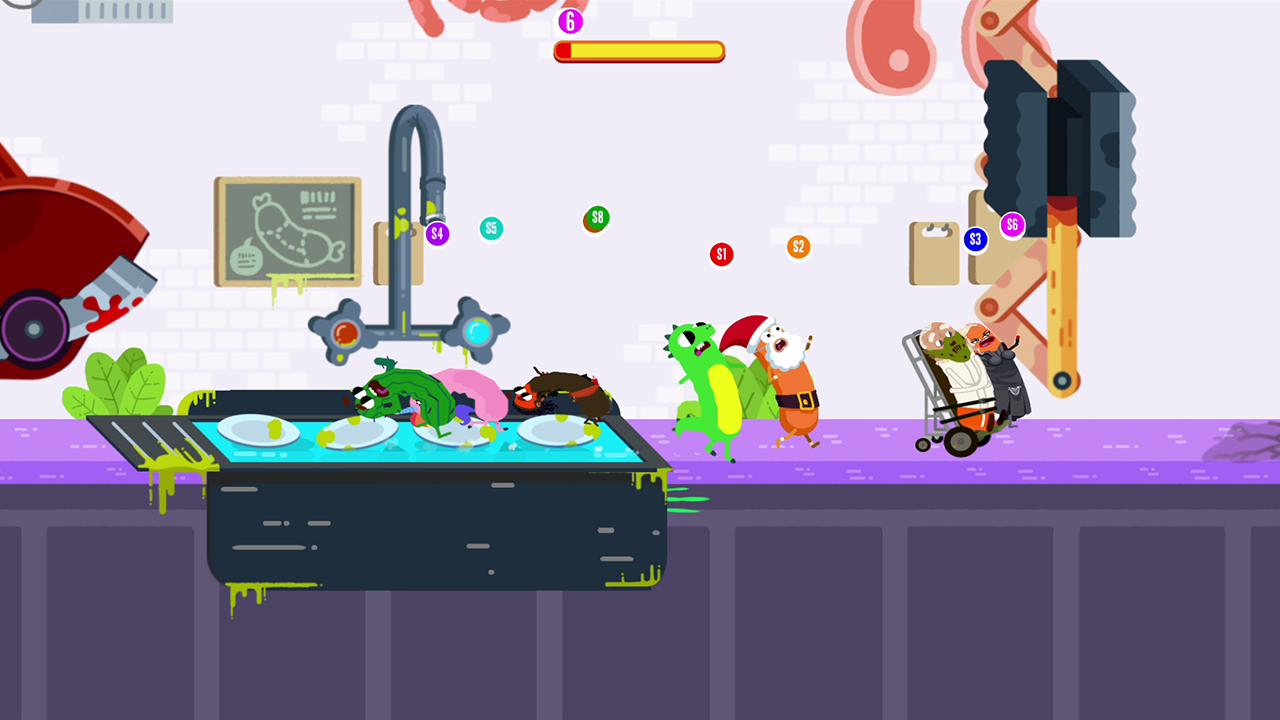1280x720 pixels.
Task: Open the sausage diagram chalkboard
Action: click(x=288, y=230)
